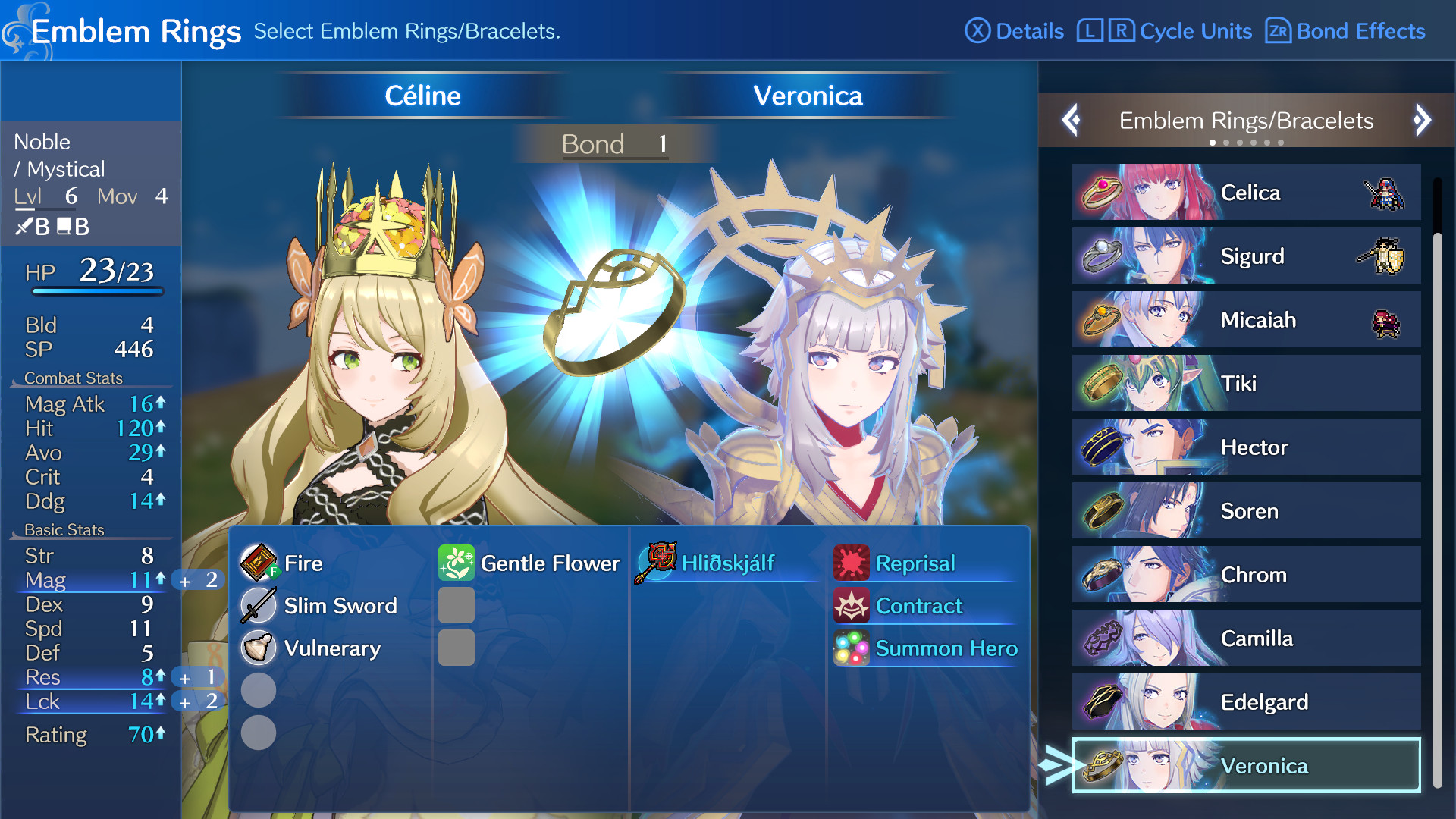The image size is (1456, 819).
Task: Click the Slim Sword weapon icon
Action: click(x=259, y=606)
